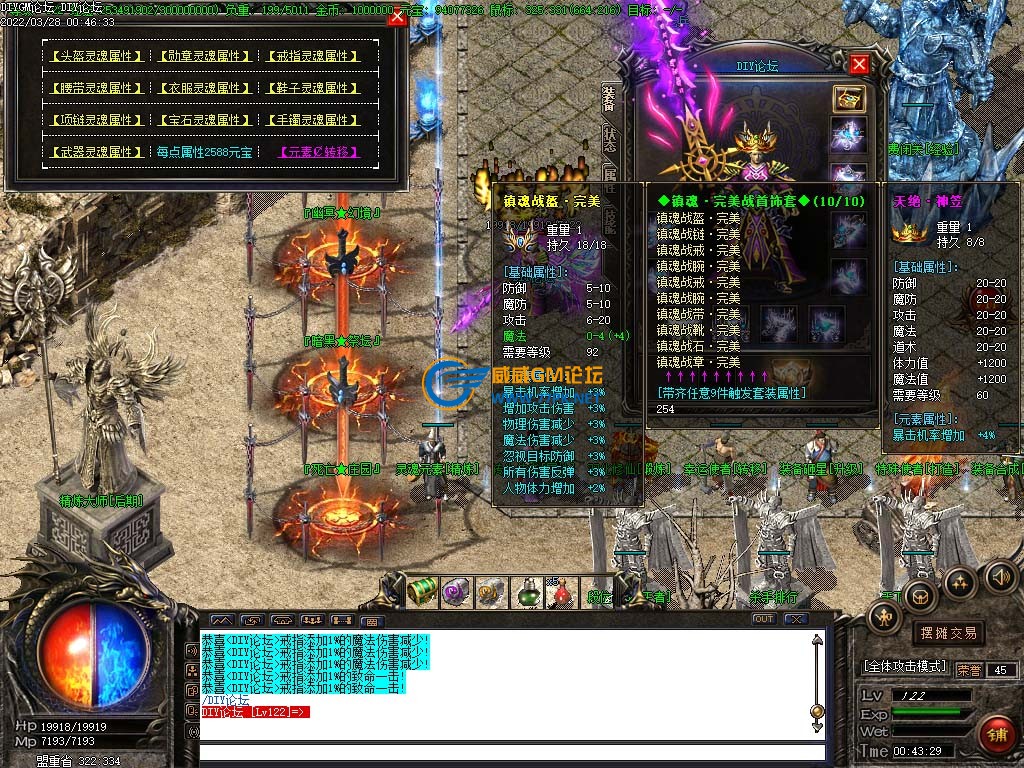Image resolution: width=1024 pixels, height=768 pixels.
Task: Select the 勋章灵魂属性 medal soul link
Action: [205, 56]
